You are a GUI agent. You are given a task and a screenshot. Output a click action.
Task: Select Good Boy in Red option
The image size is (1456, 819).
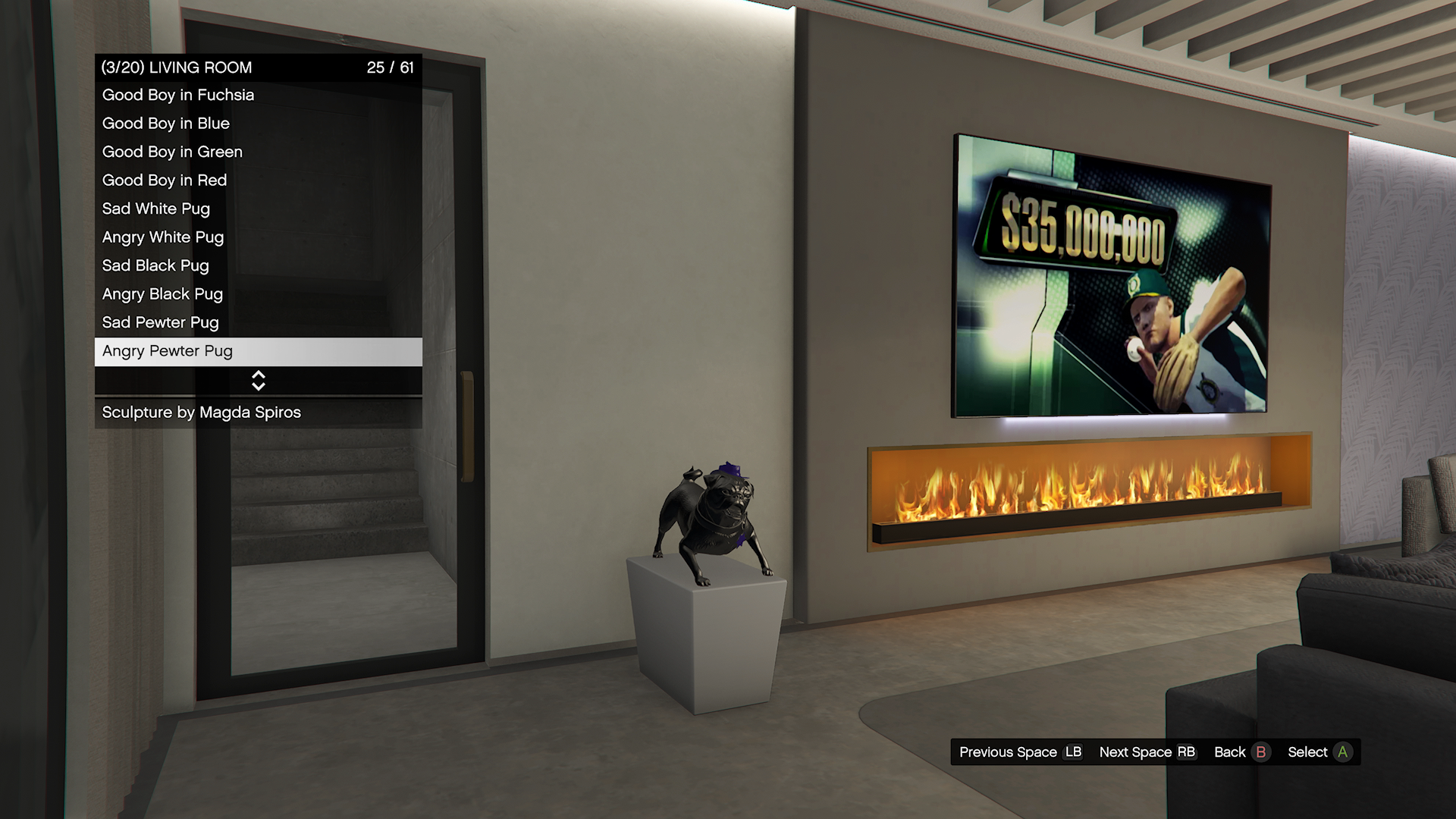point(258,180)
